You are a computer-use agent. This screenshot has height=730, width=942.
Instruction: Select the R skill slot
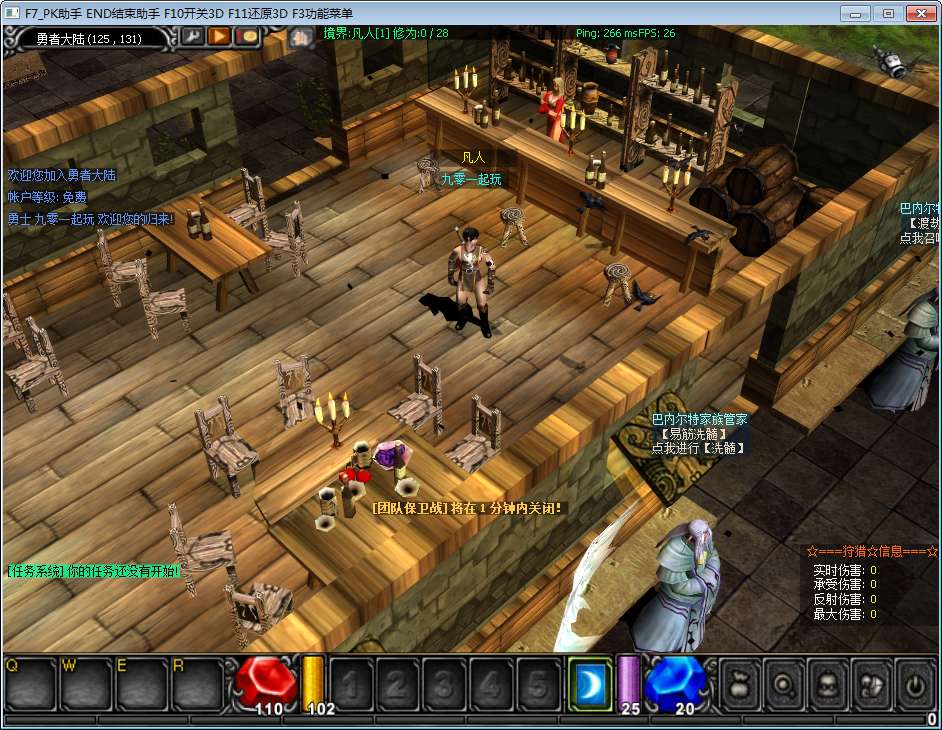(196, 684)
